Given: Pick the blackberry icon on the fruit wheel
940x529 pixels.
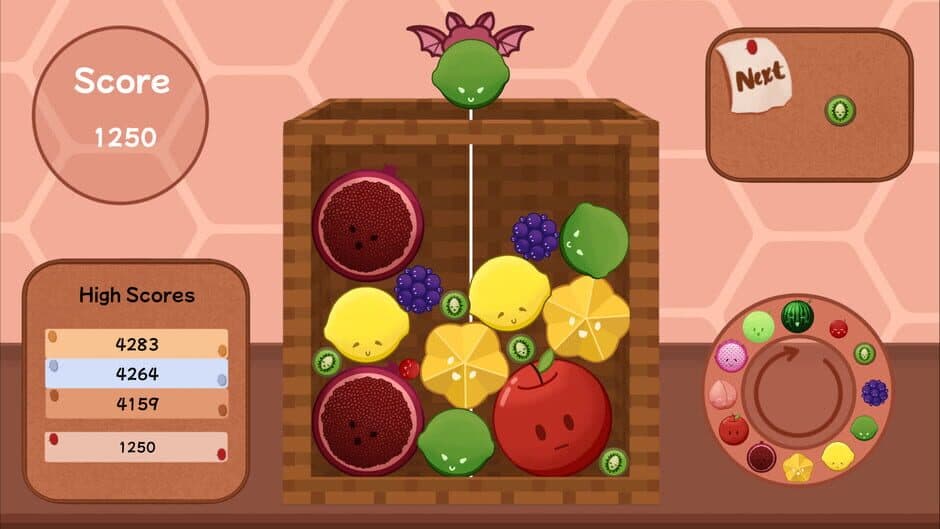Looking at the screenshot, I should coord(874,392).
